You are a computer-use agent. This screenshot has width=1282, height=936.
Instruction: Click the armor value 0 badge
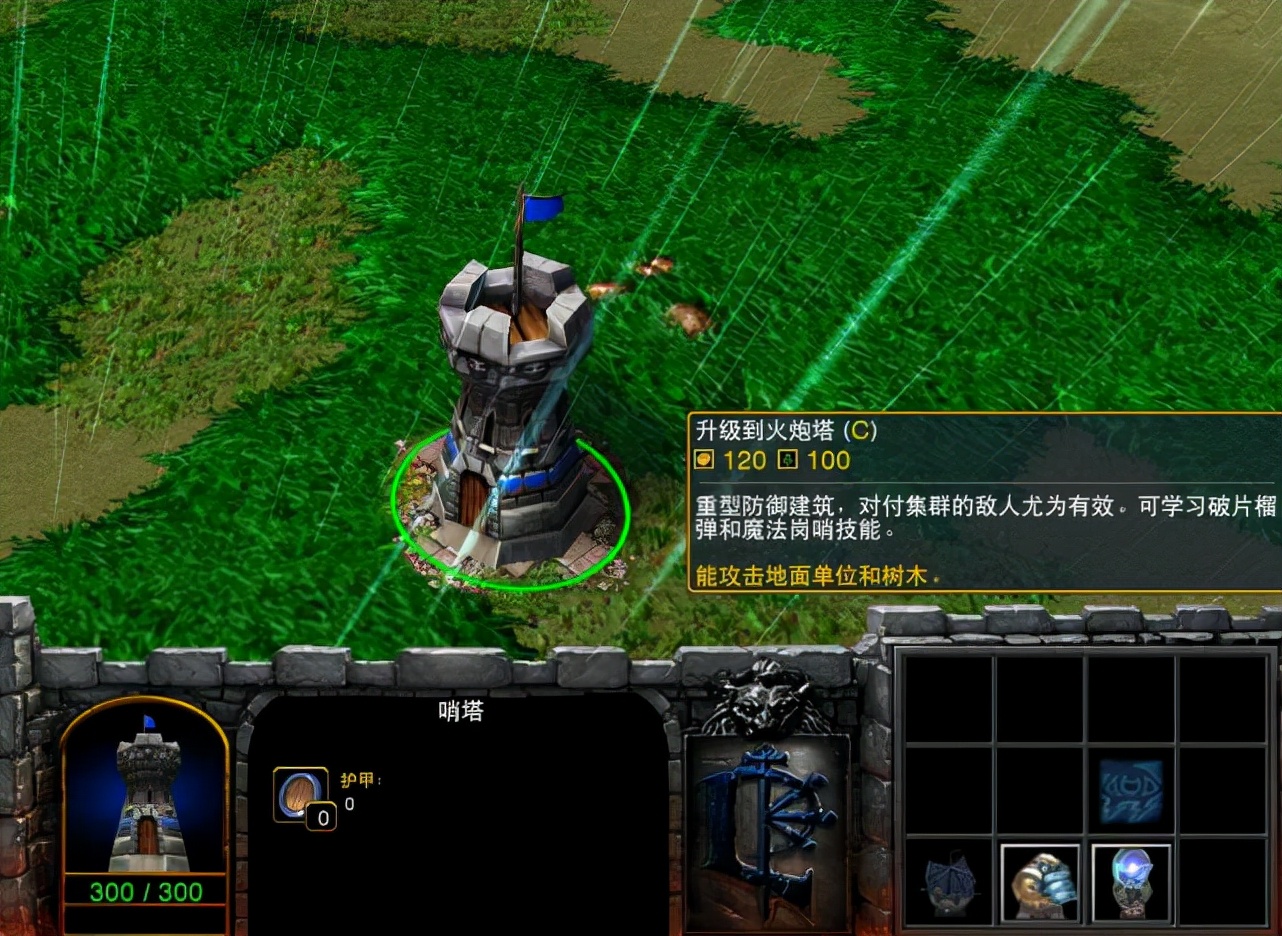(322, 817)
